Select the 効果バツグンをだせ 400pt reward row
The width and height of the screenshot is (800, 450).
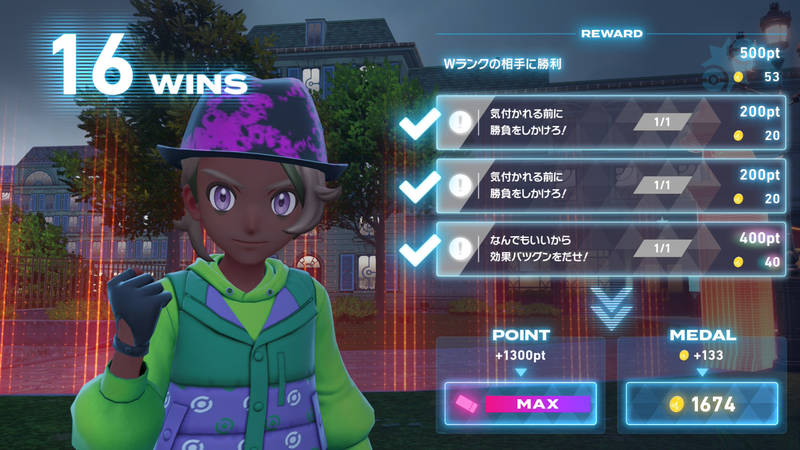[x=610, y=249]
